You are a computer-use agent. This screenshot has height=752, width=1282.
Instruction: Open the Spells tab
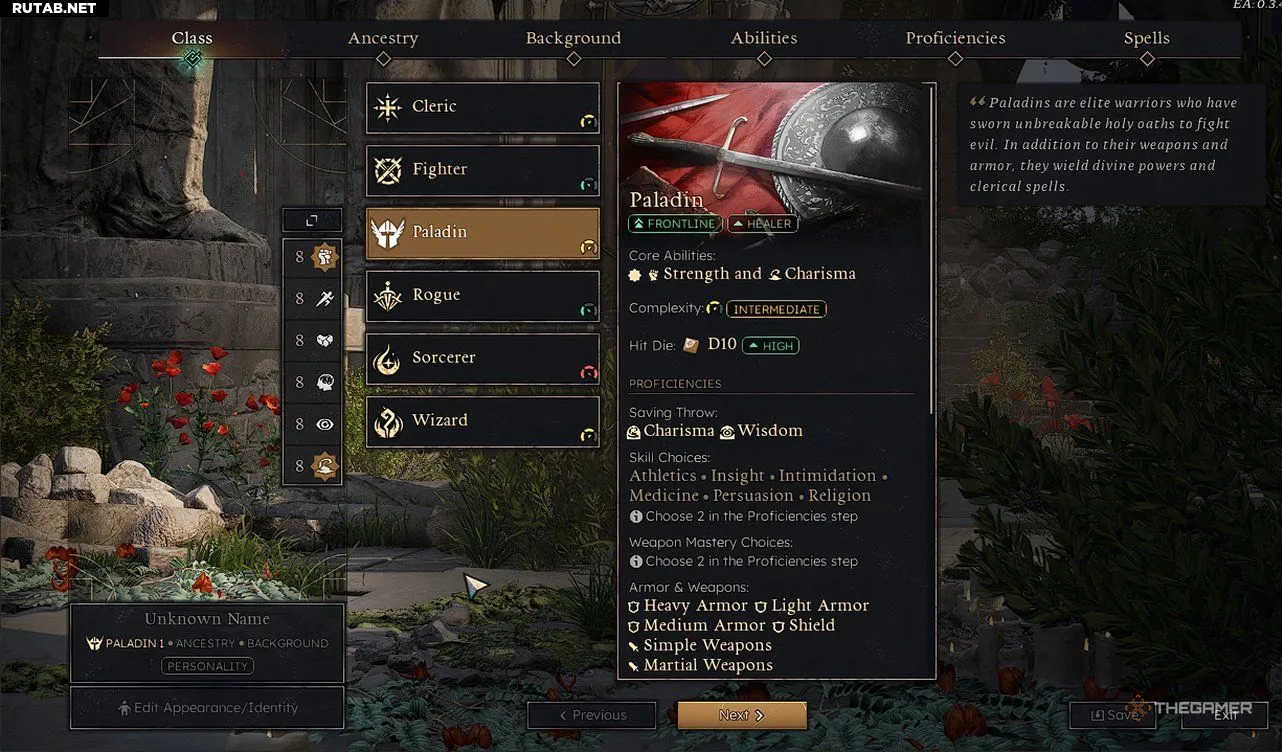[1146, 39]
